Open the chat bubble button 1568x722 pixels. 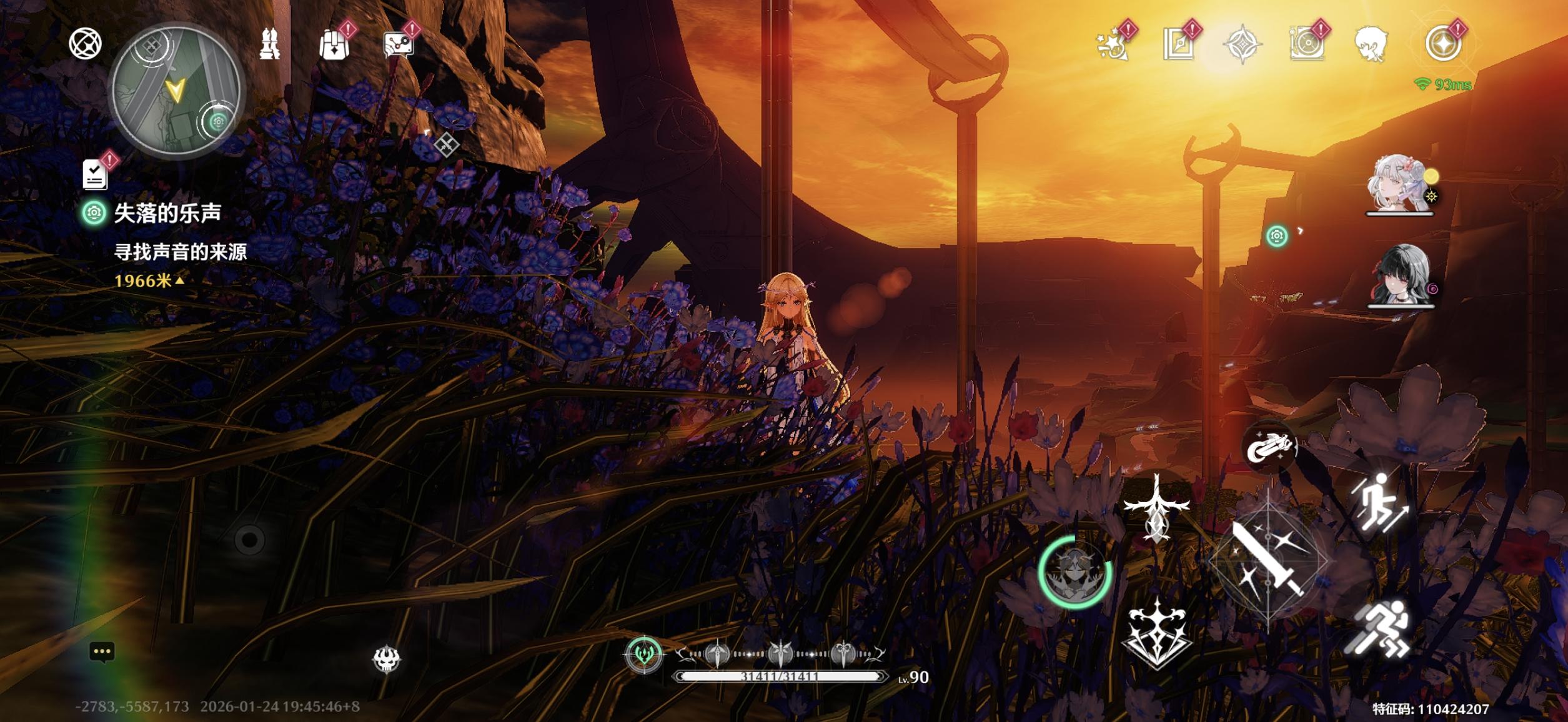102,652
